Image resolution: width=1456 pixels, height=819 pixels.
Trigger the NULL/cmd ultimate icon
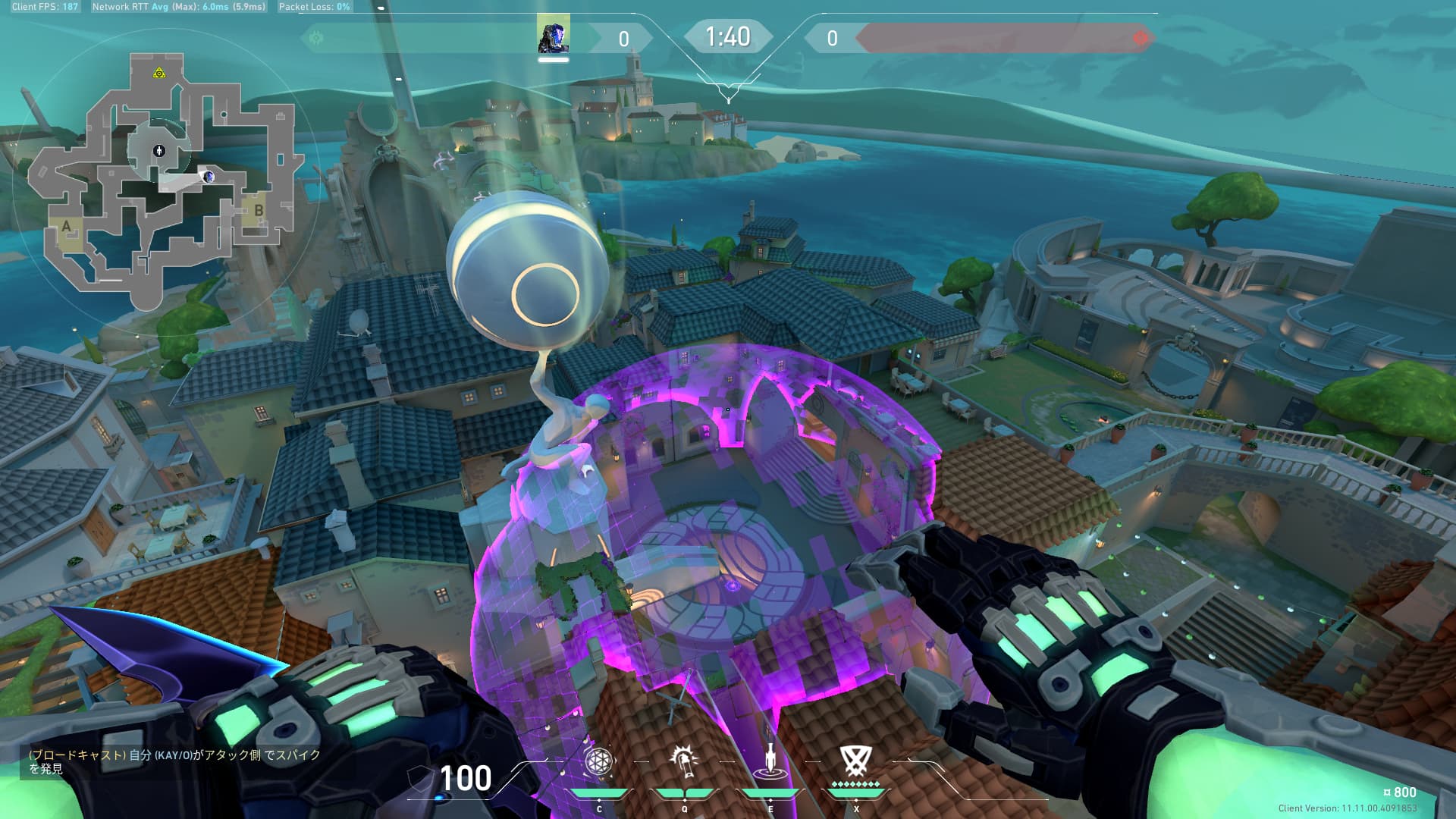coord(855,761)
